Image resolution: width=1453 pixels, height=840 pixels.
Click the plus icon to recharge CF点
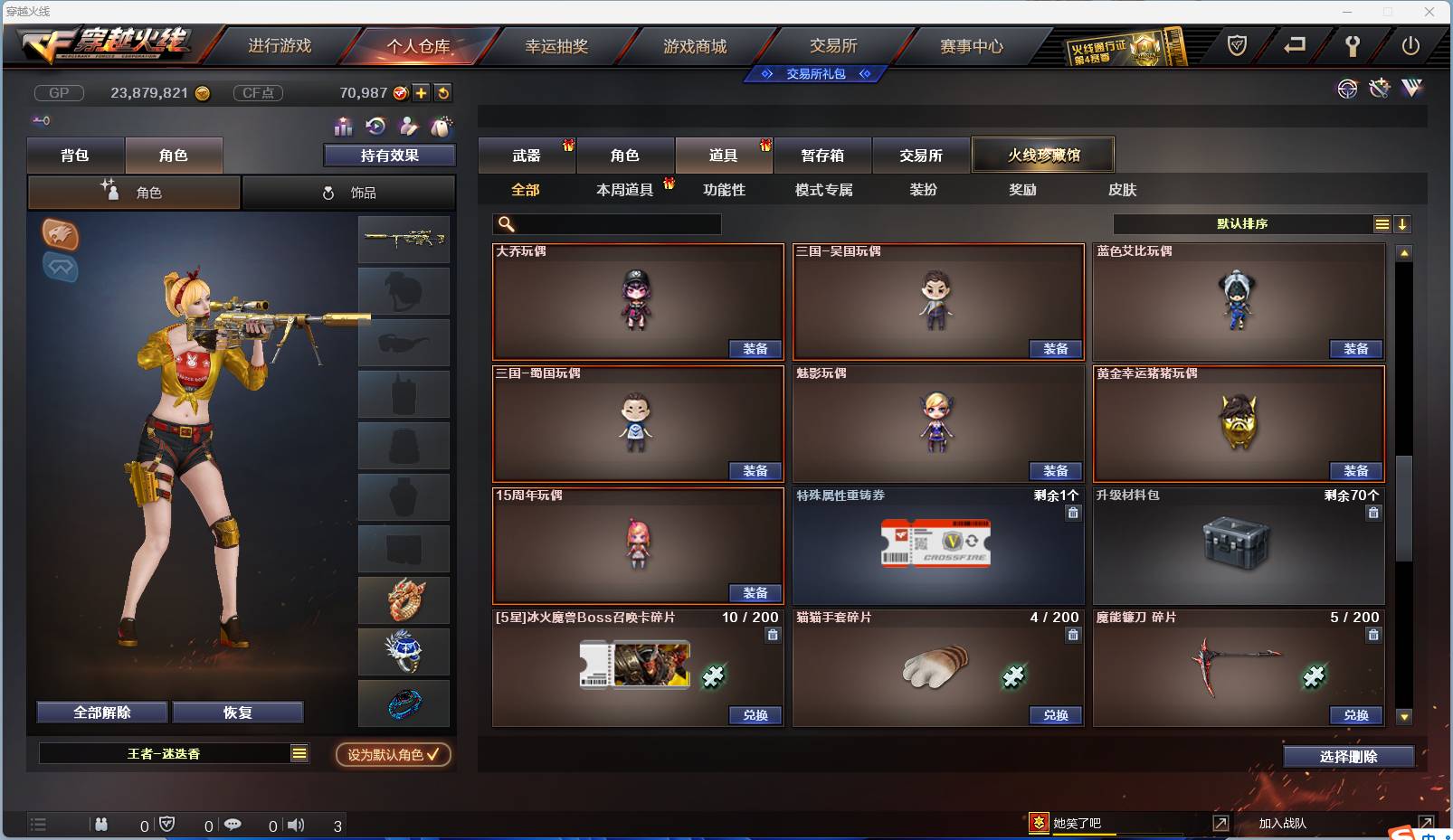click(421, 92)
